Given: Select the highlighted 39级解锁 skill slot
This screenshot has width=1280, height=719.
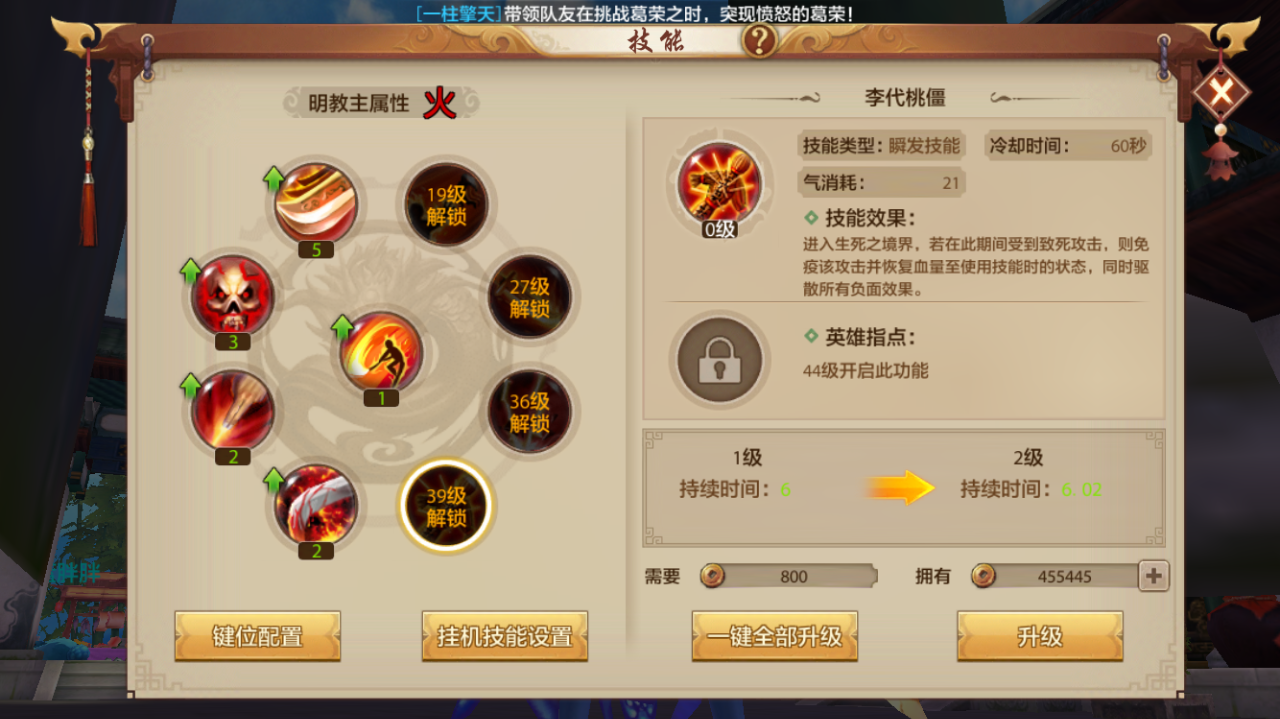Looking at the screenshot, I should [446, 506].
